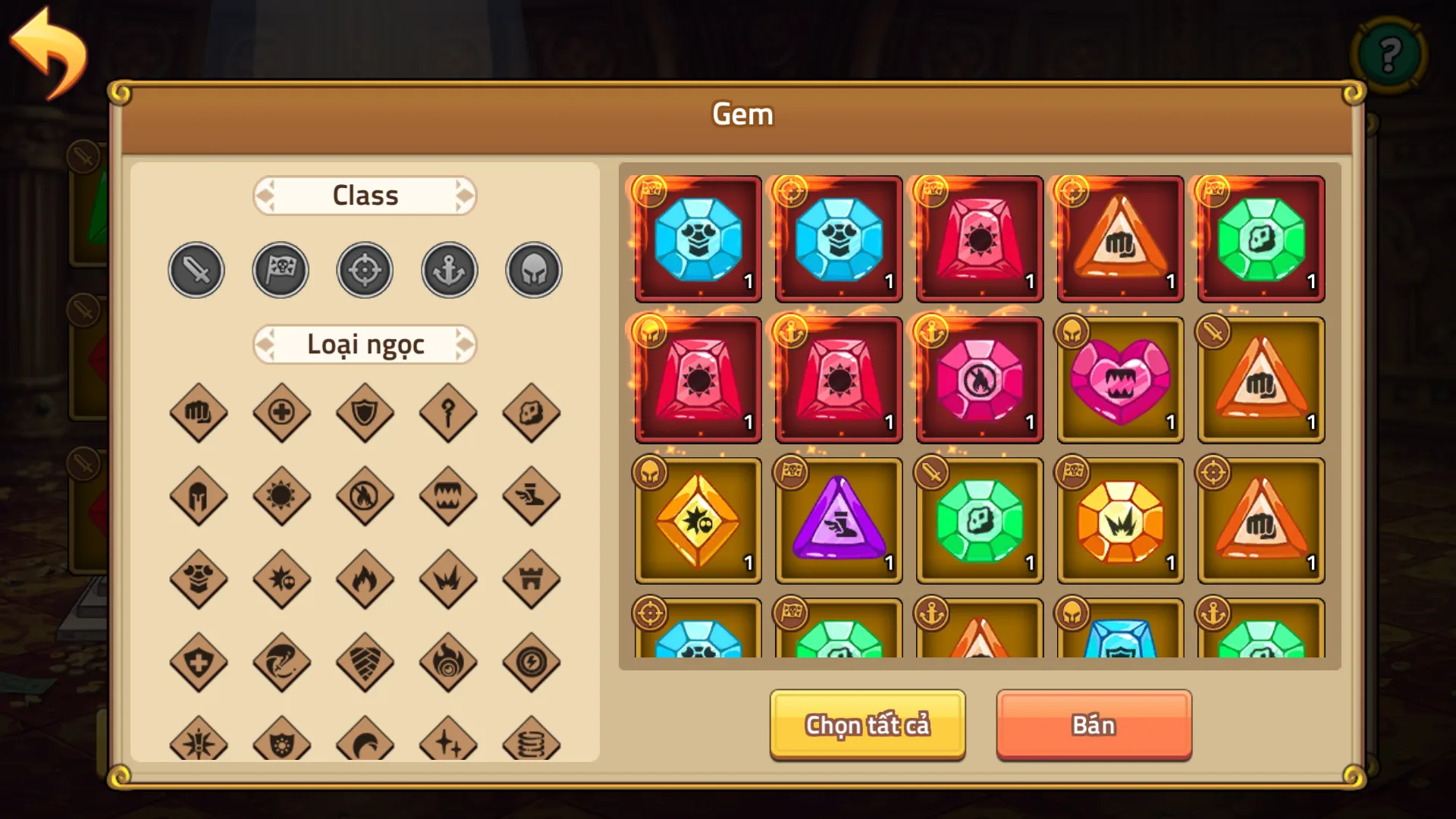The width and height of the screenshot is (1456, 819).
Task: Toggle the sun gem type filter
Action: click(281, 497)
